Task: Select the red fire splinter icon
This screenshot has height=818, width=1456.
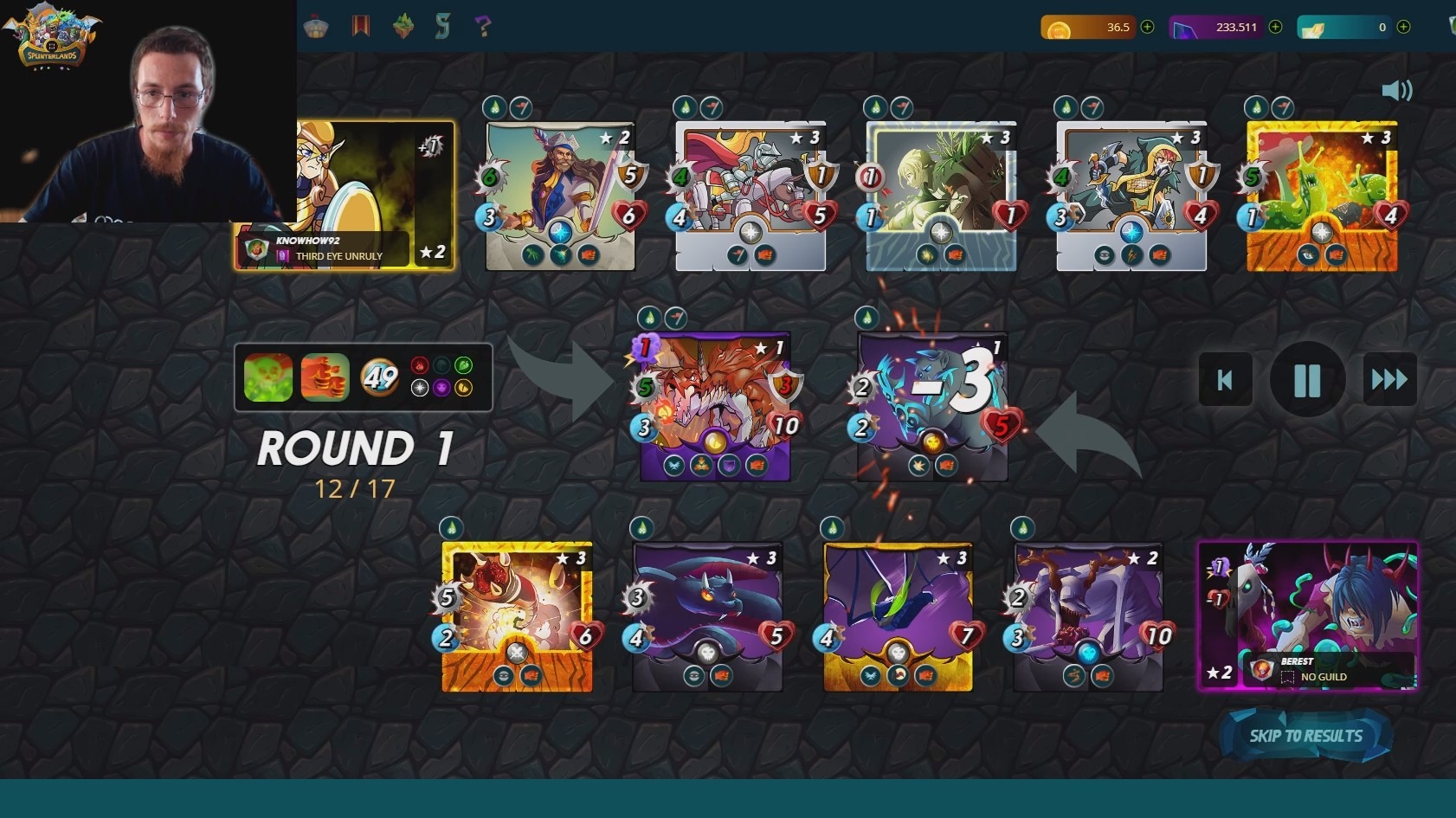Action: click(x=419, y=365)
